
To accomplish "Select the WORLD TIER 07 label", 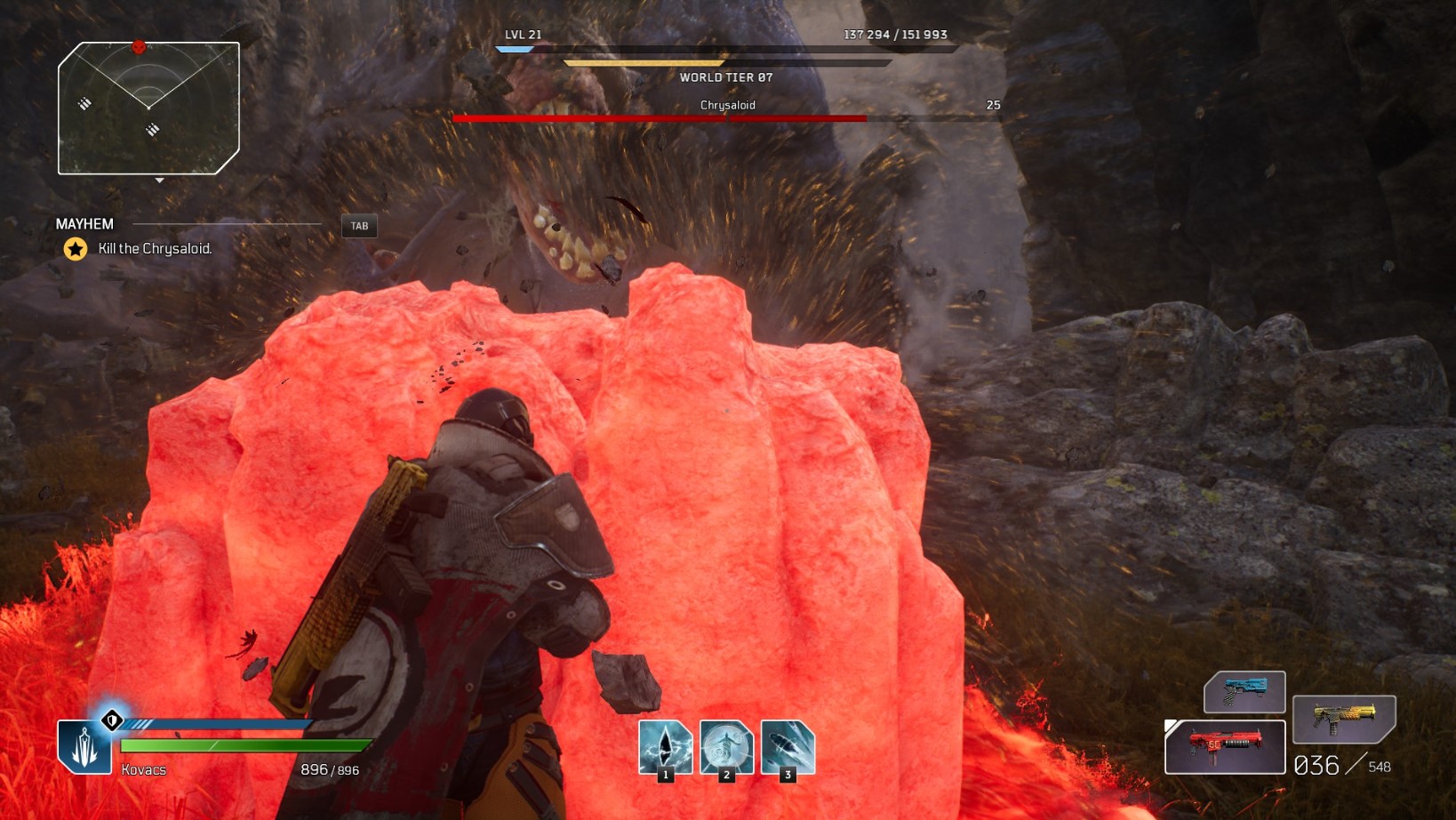I will 727,77.
